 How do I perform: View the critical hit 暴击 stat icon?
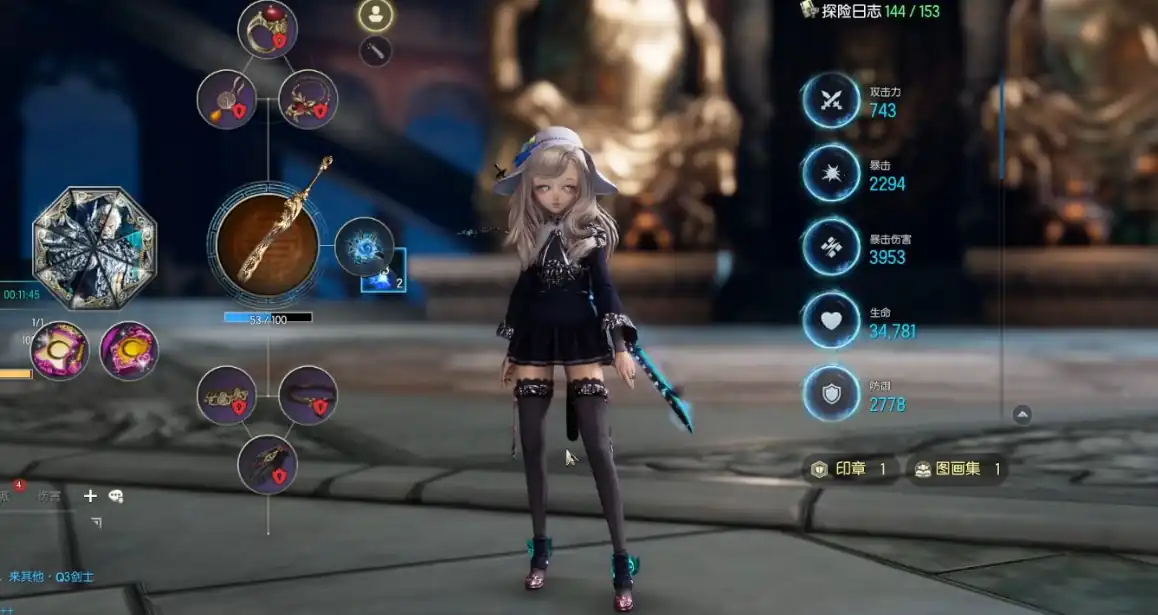pos(831,174)
